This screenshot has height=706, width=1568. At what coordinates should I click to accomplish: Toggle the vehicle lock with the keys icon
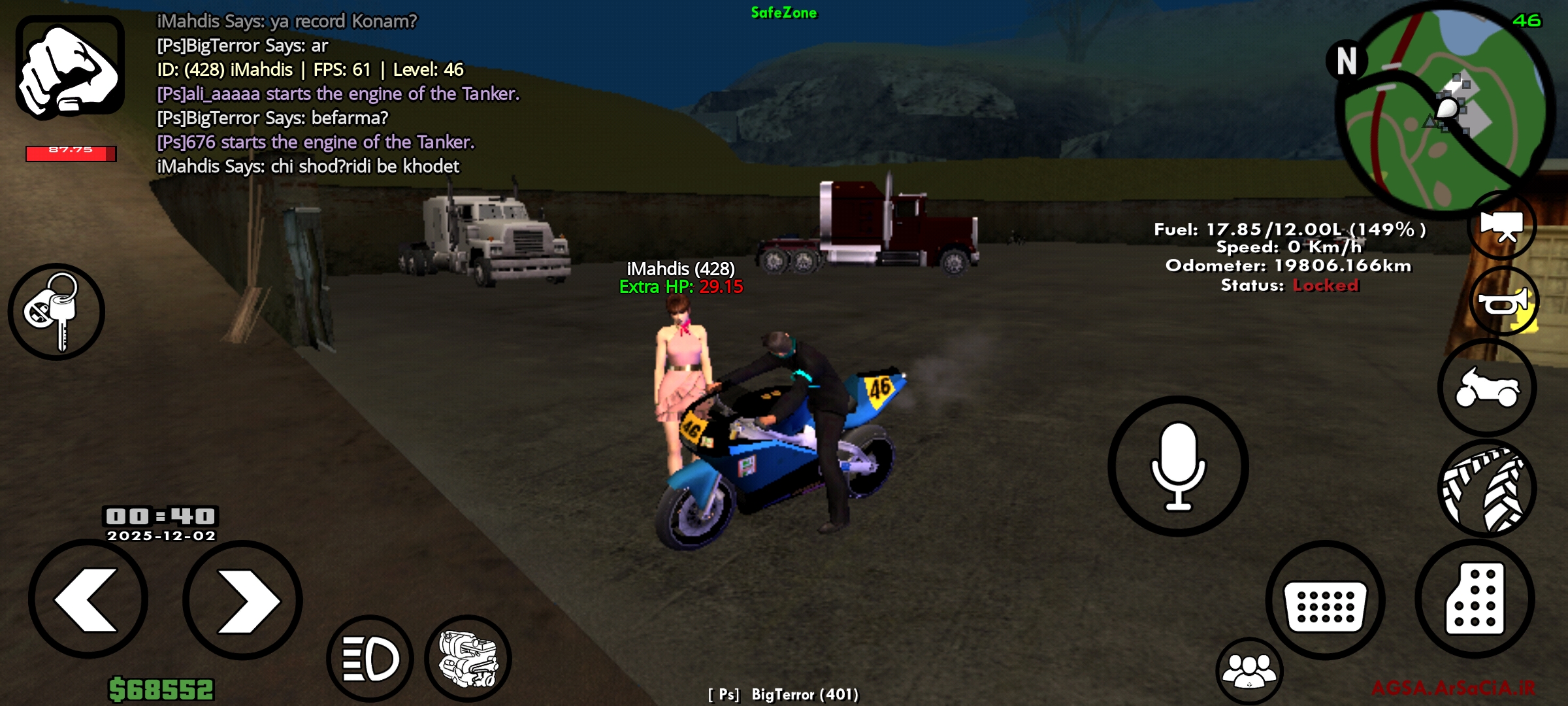[x=56, y=312]
